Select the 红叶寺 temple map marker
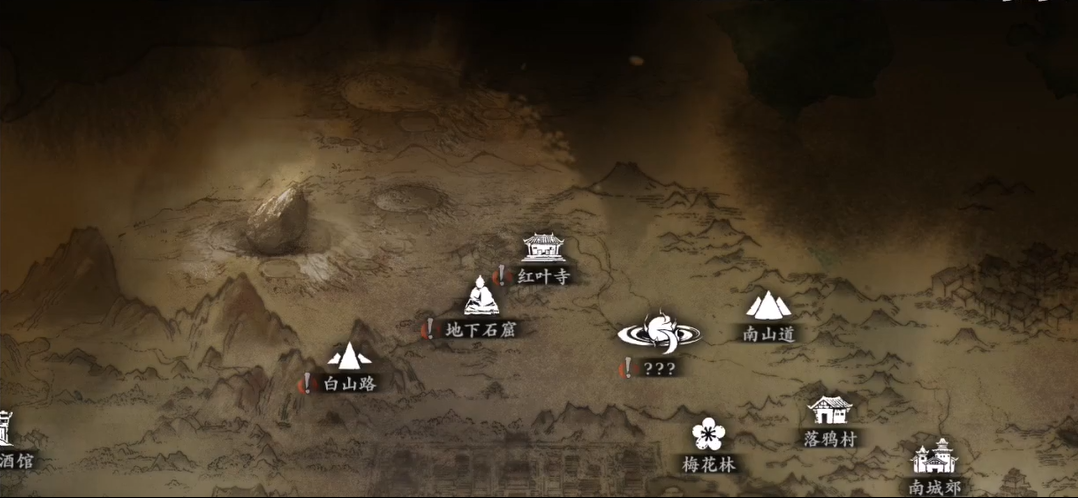 543,248
